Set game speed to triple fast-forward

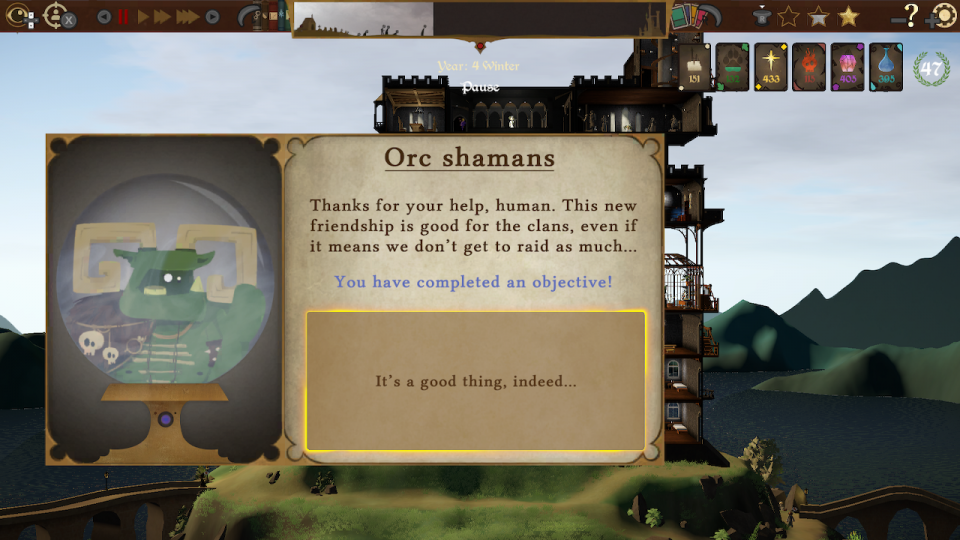coord(187,16)
